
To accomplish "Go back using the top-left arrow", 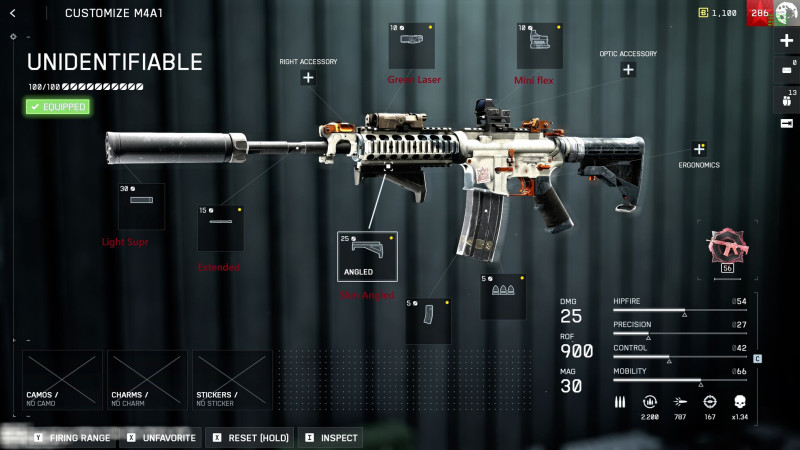I will click(x=13, y=13).
